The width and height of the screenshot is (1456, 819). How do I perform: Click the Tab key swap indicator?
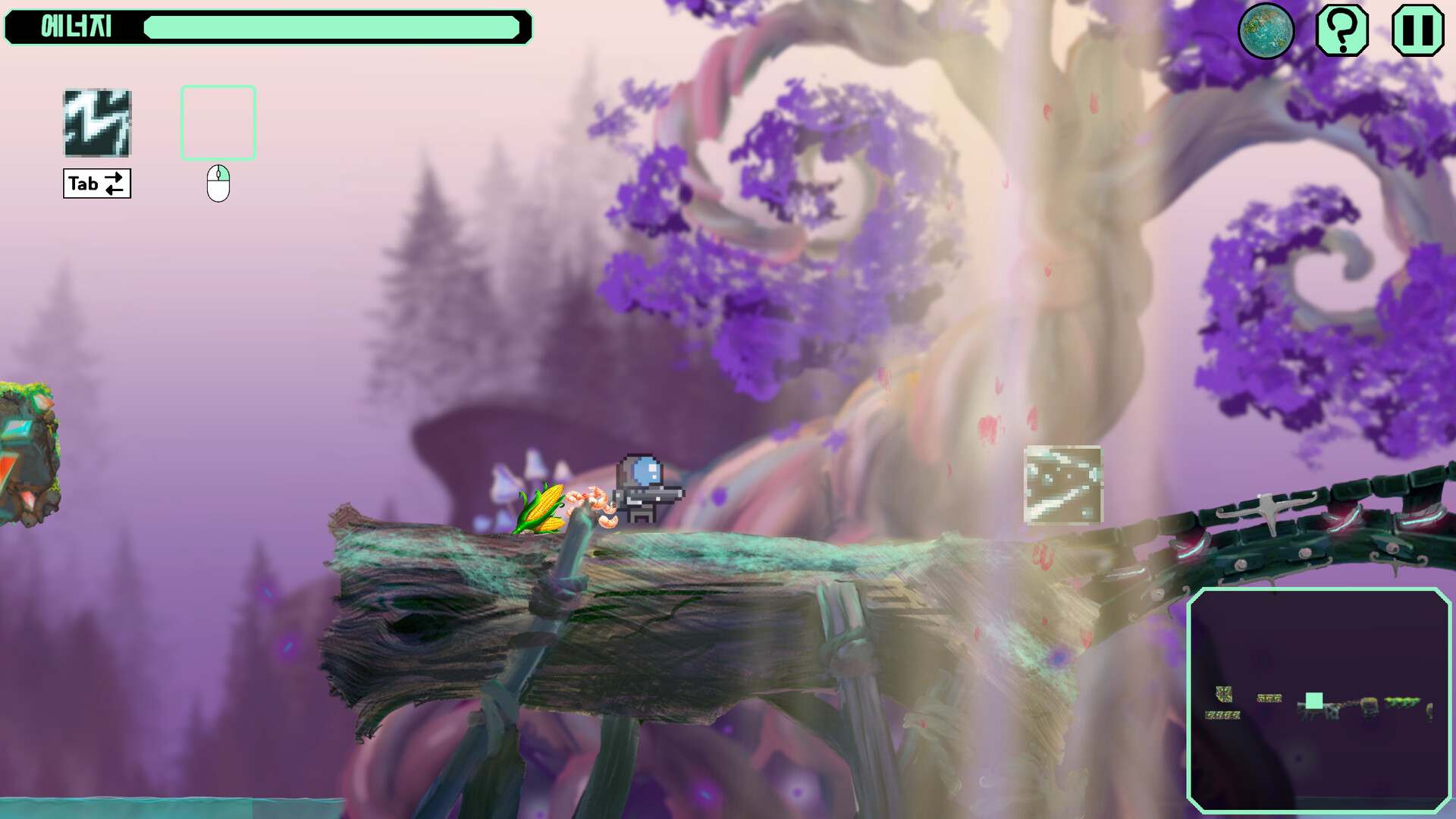click(x=96, y=183)
